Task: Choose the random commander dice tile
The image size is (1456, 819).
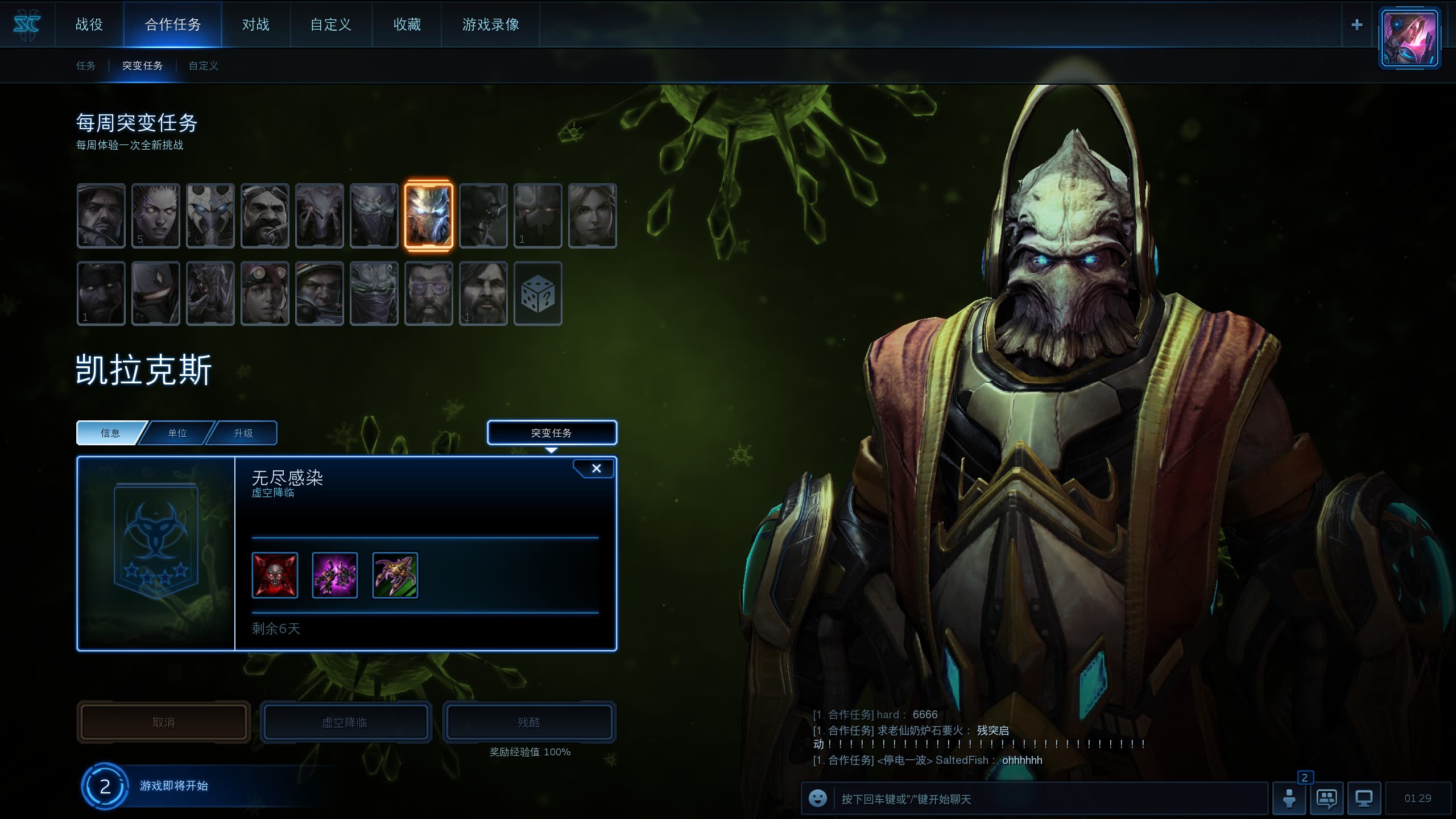Action: (x=537, y=294)
